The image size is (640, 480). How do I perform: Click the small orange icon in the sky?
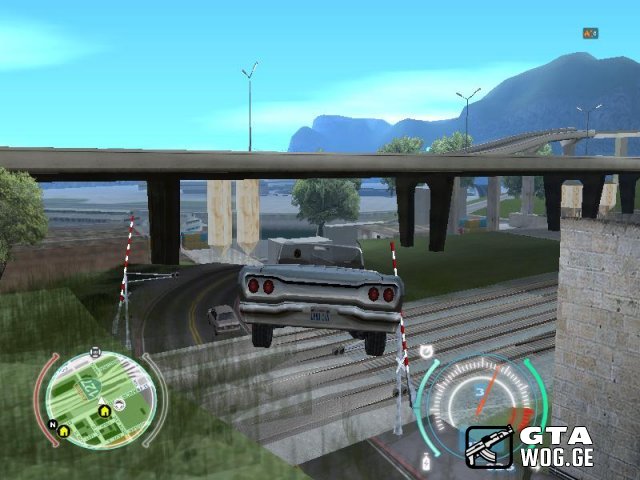pos(590,33)
